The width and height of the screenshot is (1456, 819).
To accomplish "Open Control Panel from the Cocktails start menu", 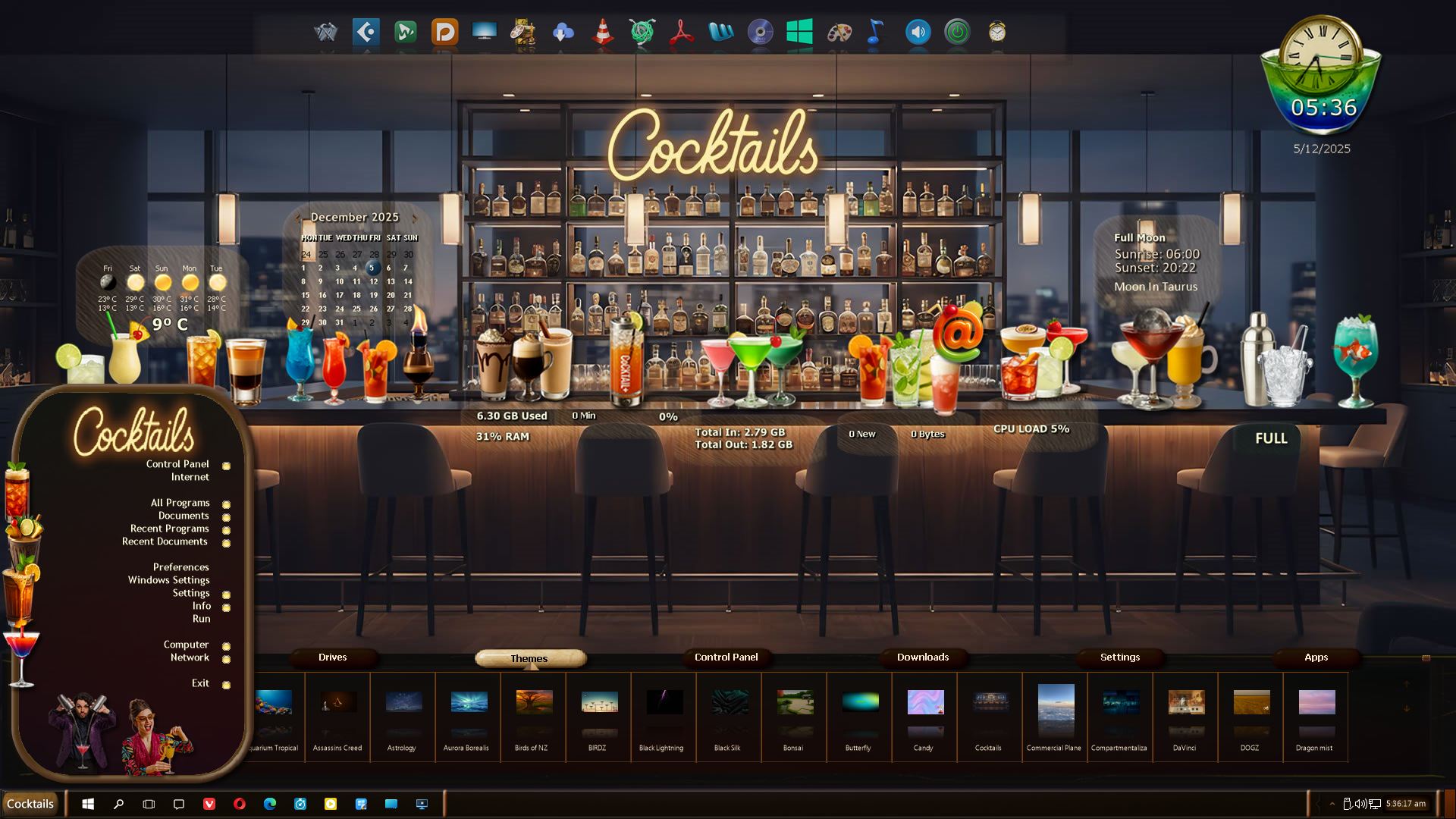I will tap(177, 464).
